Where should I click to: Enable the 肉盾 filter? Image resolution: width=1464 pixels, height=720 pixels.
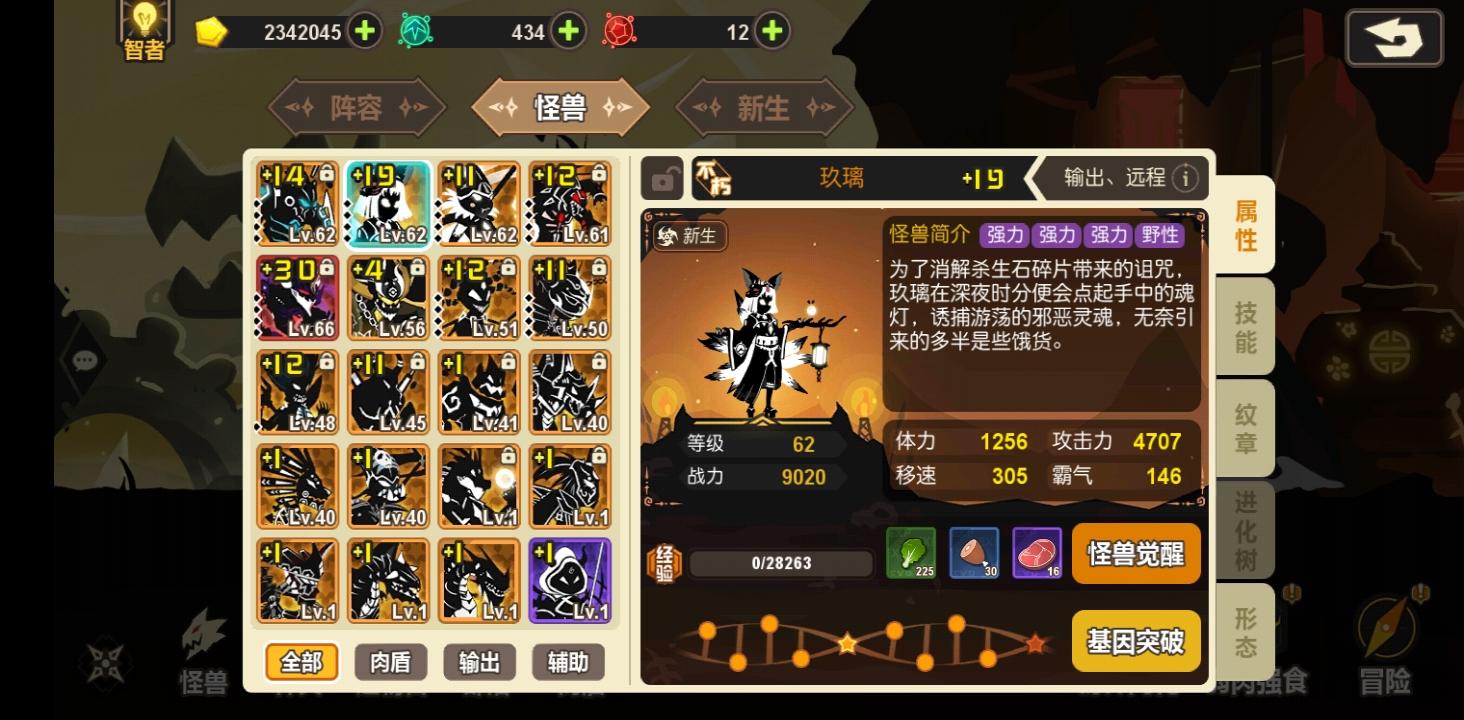(x=390, y=662)
